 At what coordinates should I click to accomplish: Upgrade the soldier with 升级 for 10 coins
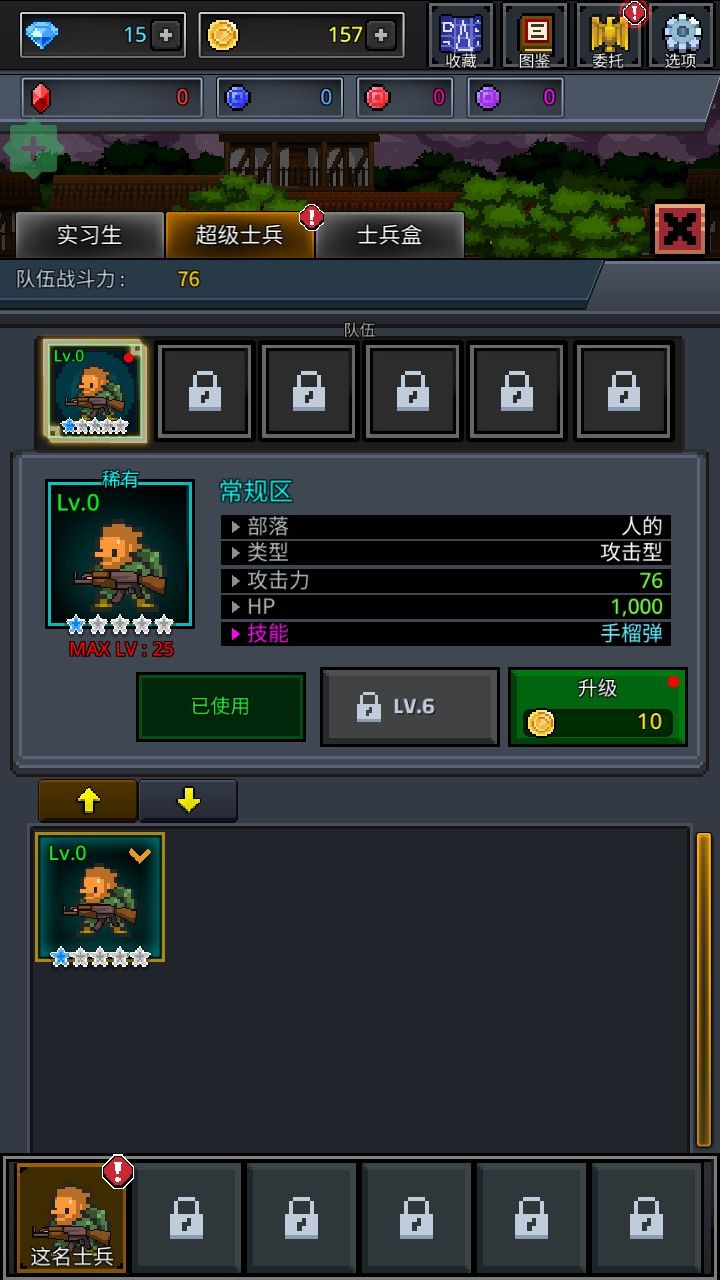click(x=597, y=707)
